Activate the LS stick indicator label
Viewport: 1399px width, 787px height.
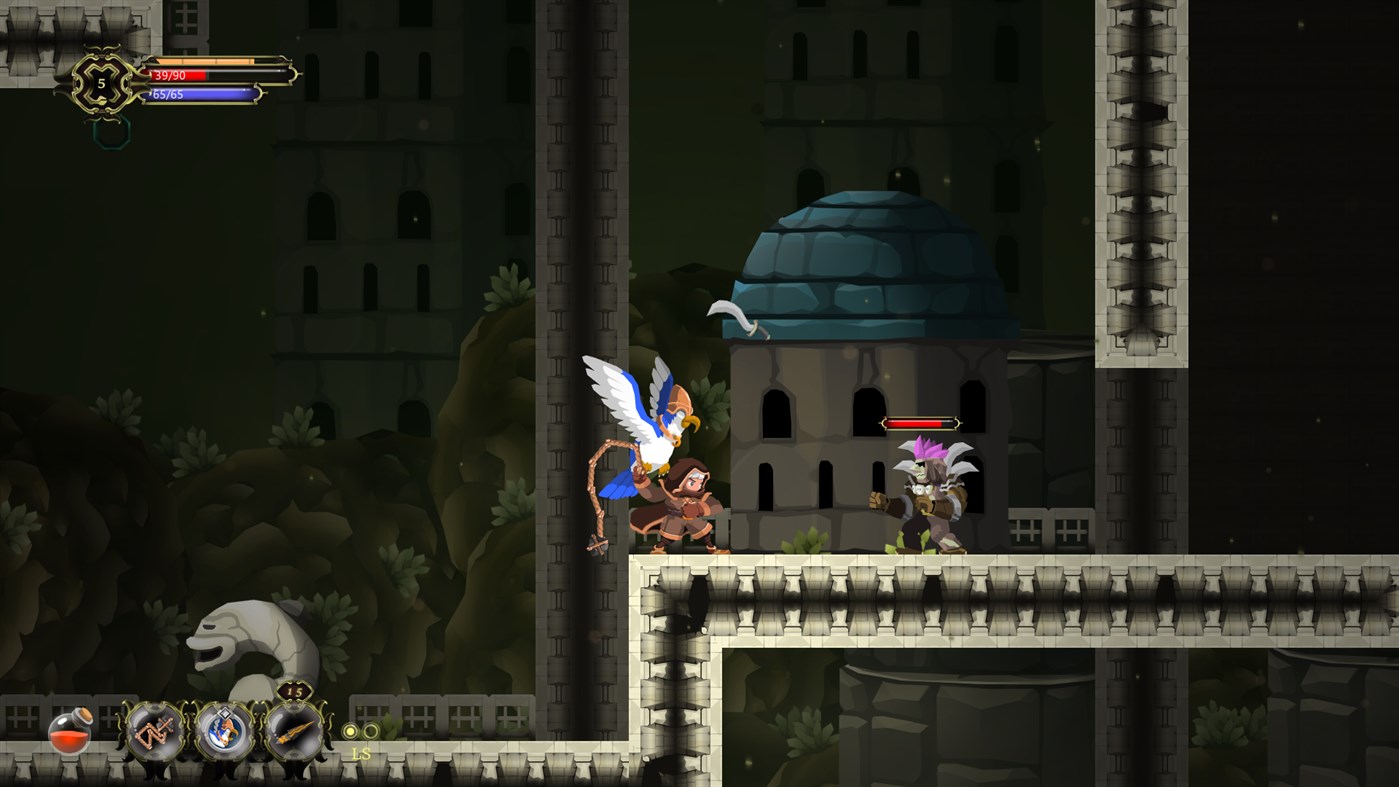(360, 754)
